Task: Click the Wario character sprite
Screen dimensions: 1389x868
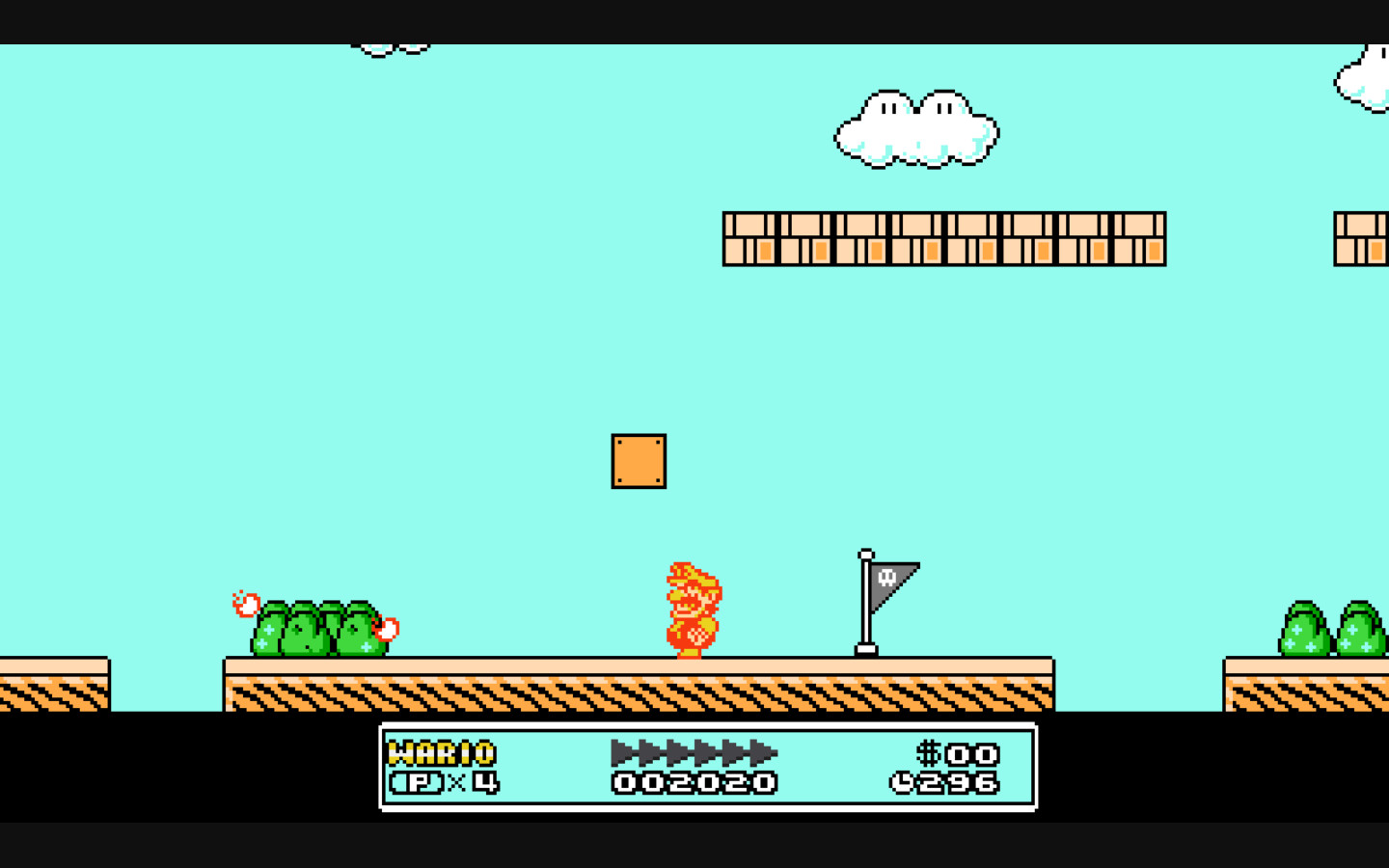Action: (x=693, y=608)
